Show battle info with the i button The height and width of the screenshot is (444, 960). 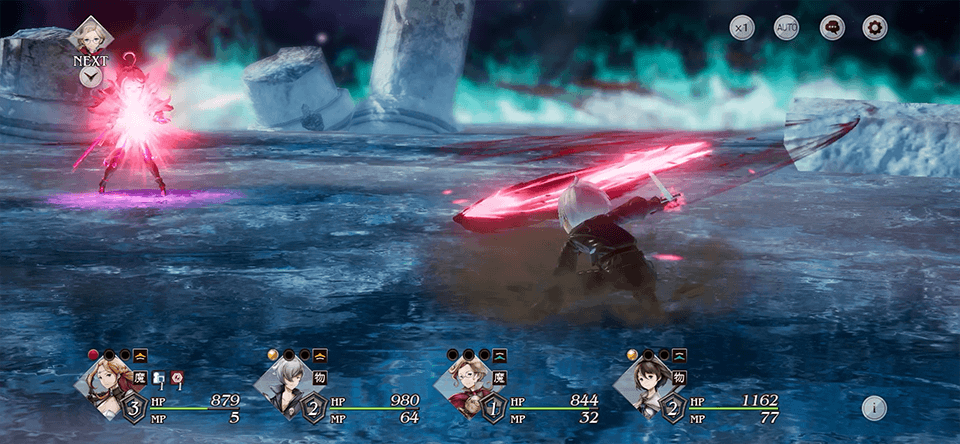[x=874, y=407]
